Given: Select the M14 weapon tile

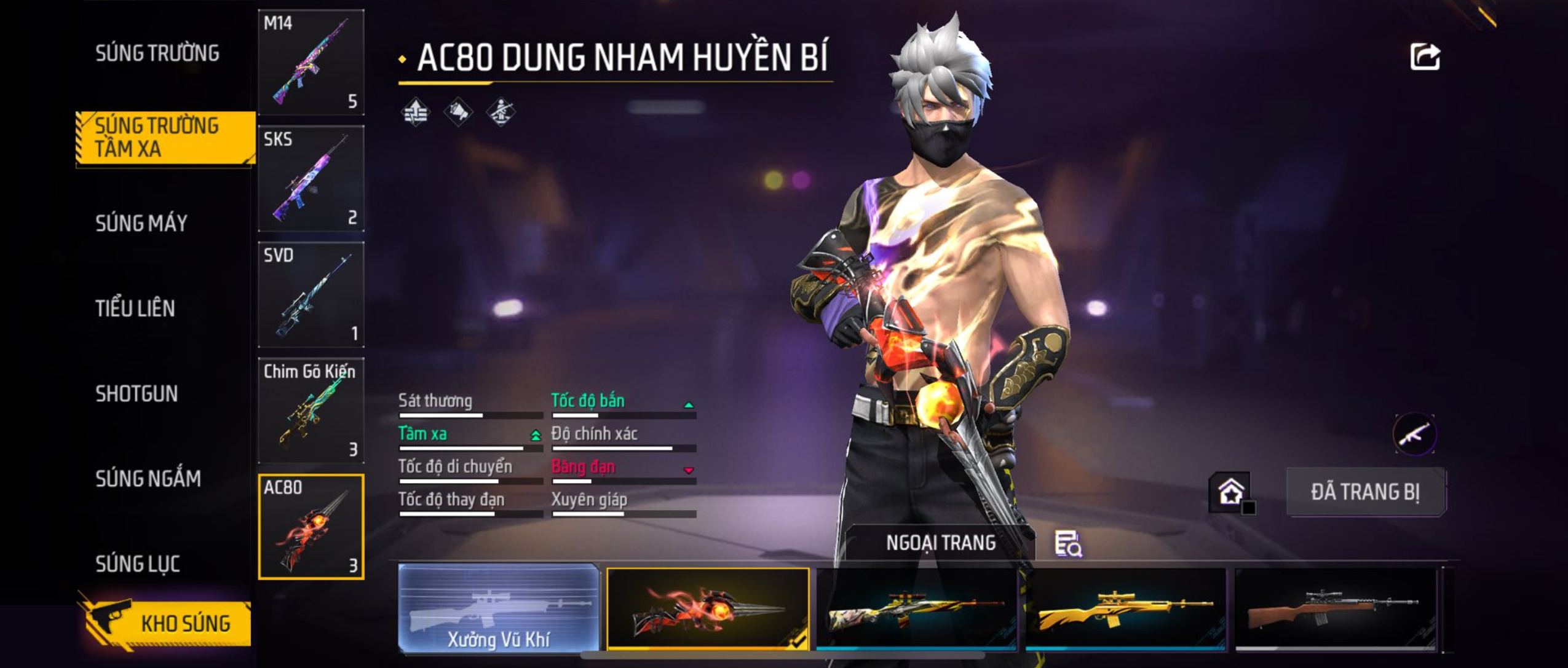Looking at the screenshot, I should 311,62.
